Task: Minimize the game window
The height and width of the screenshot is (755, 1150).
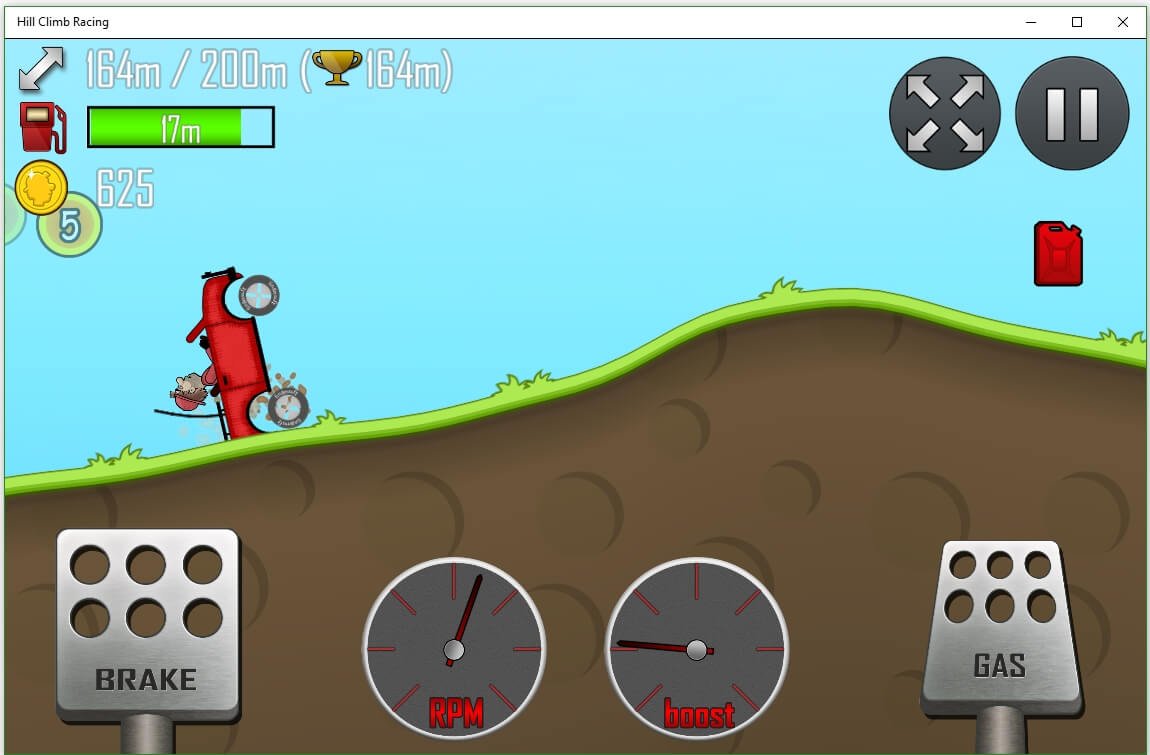Action: [1031, 22]
